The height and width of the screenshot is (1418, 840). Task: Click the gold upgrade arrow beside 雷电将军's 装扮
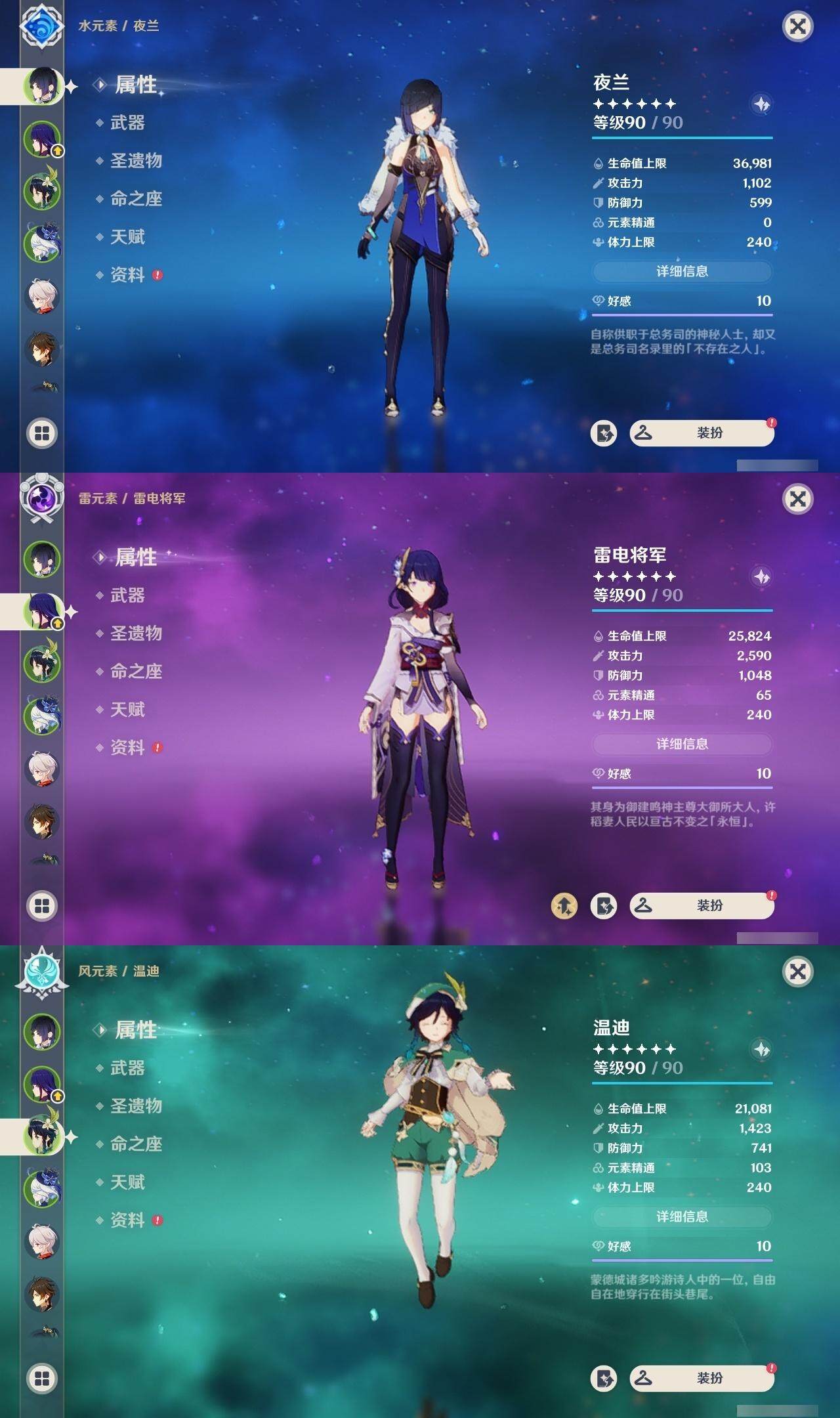coord(564,906)
